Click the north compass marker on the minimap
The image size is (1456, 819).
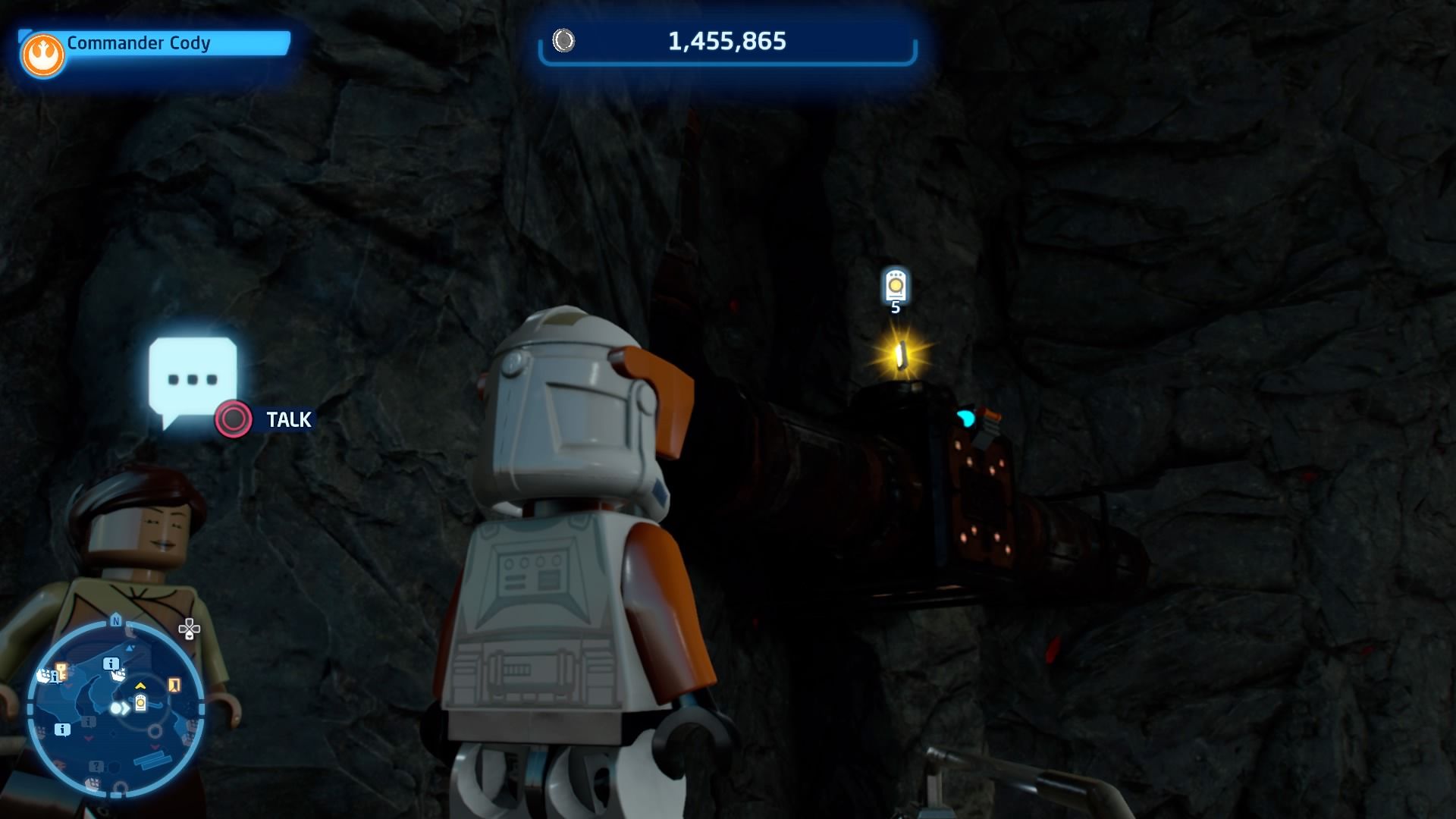coord(116,620)
